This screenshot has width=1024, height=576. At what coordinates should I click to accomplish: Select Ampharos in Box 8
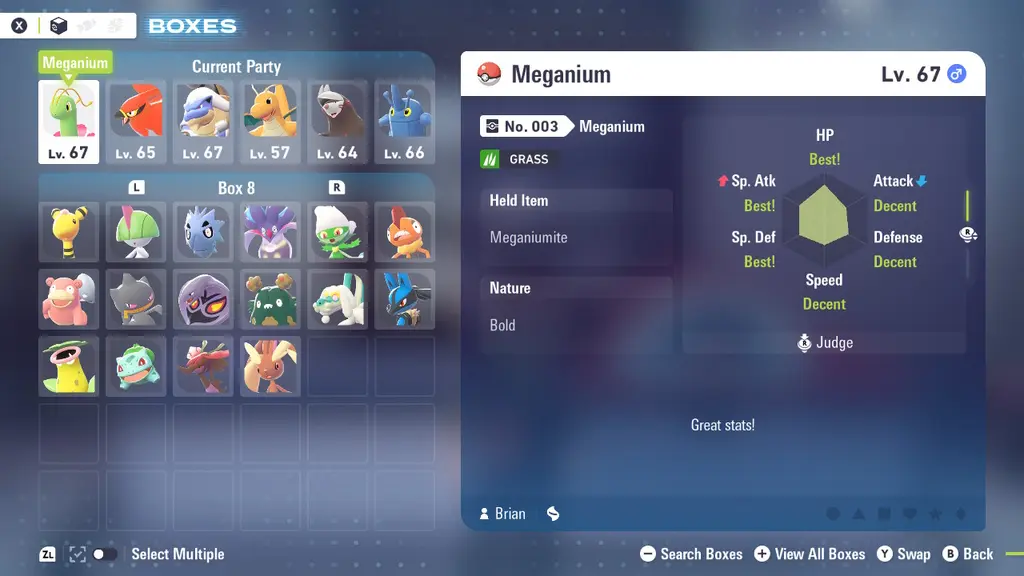pyautogui.click(x=69, y=231)
